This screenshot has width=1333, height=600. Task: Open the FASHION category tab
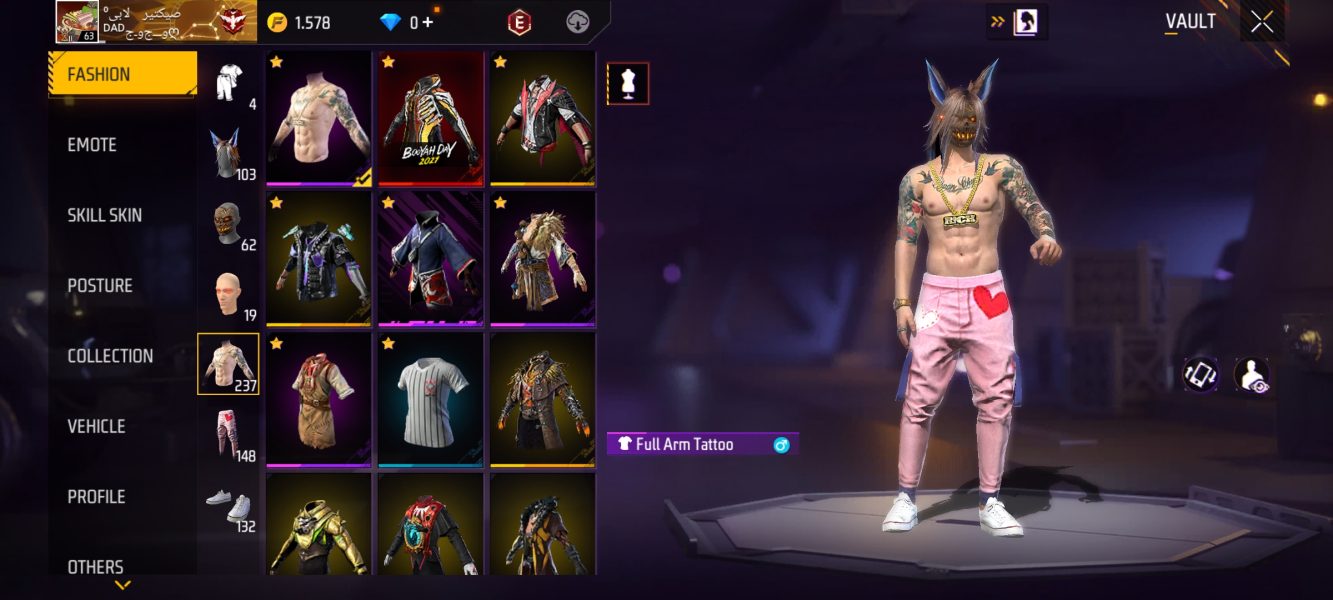122,74
